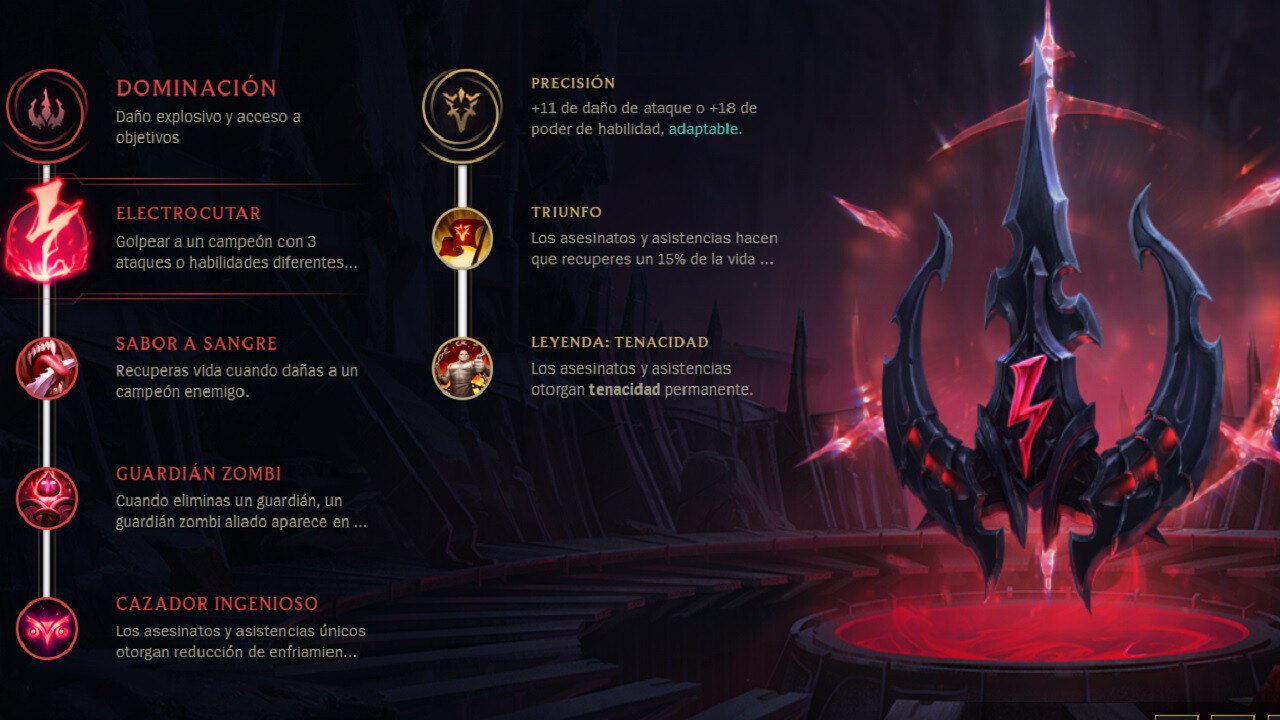Select the Dominación path icon

coord(45,110)
